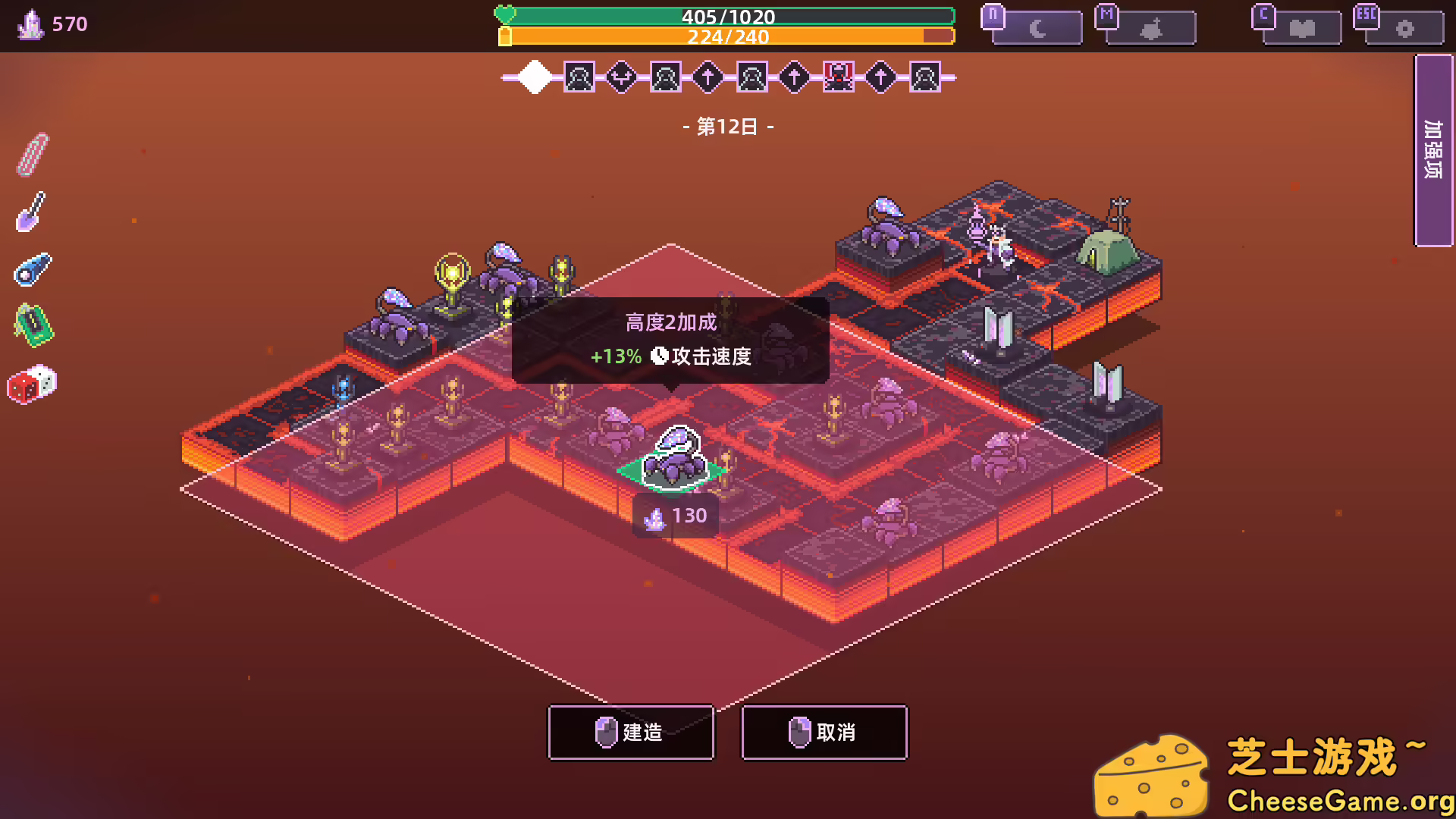Image resolution: width=1456 pixels, height=819 pixels.
Task: Collapse the 130 cost popup
Action: pyautogui.click(x=674, y=516)
